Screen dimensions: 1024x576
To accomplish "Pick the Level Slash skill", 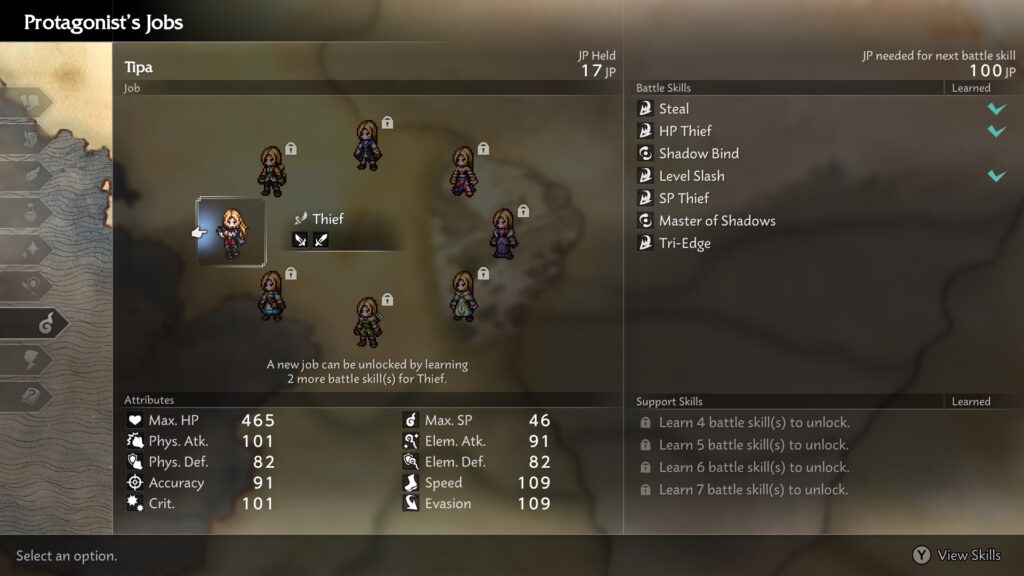I will click(691, 176).
